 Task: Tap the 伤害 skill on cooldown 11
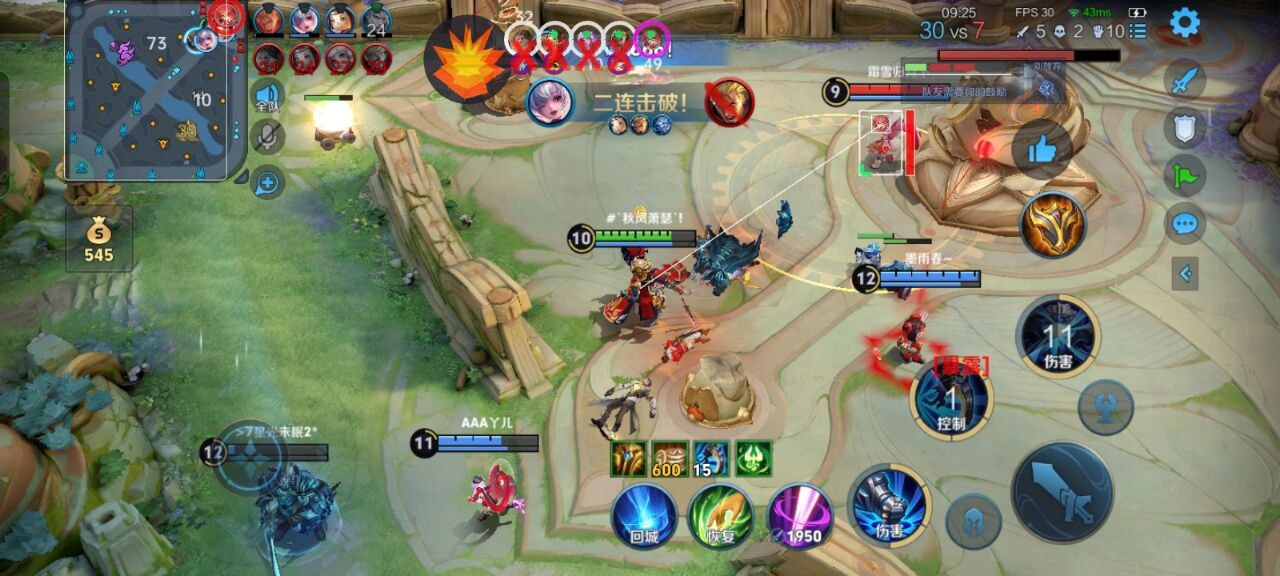(1058, 337)
